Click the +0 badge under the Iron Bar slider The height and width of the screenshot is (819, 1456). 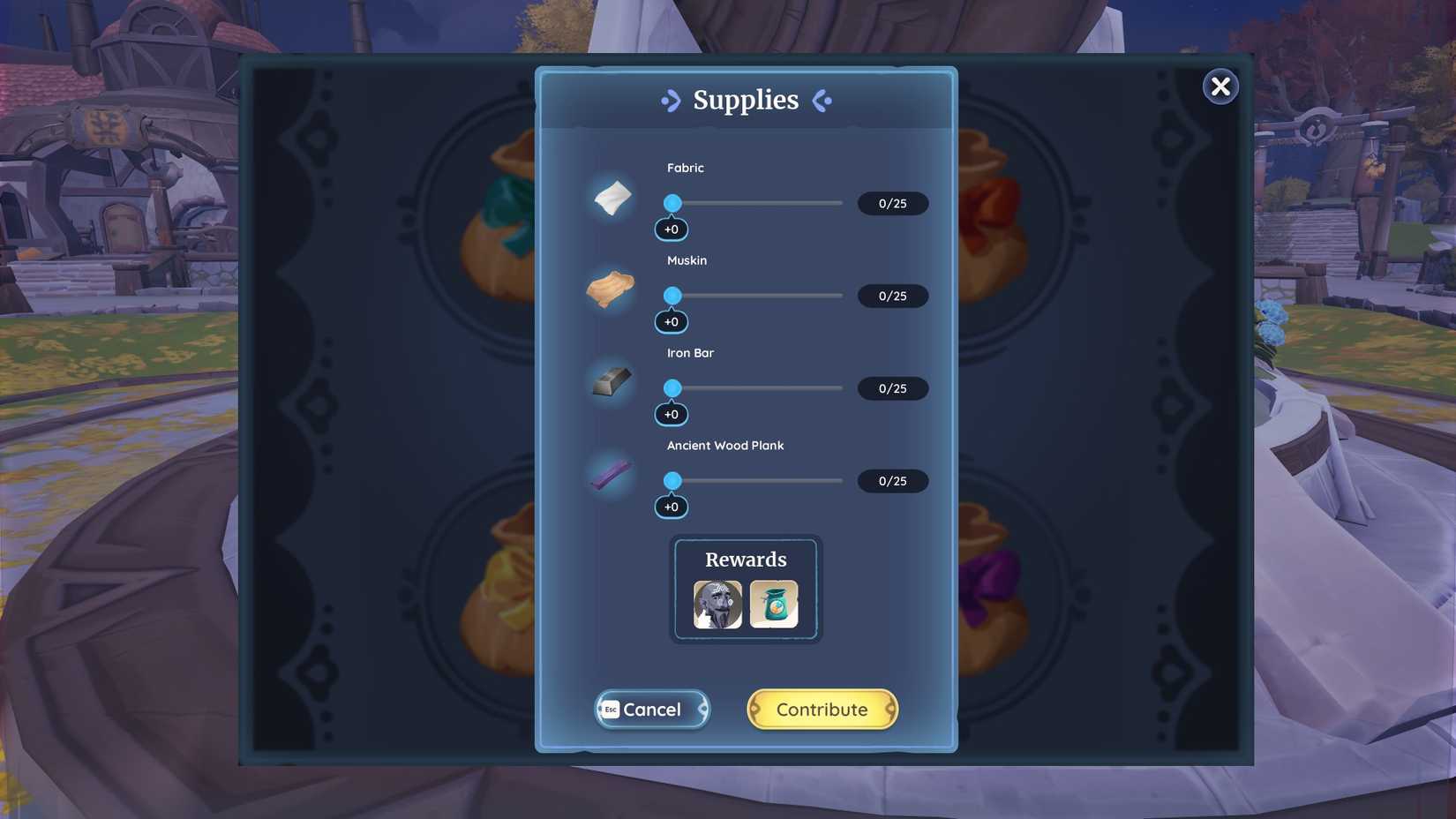click(x=672, y=414)
